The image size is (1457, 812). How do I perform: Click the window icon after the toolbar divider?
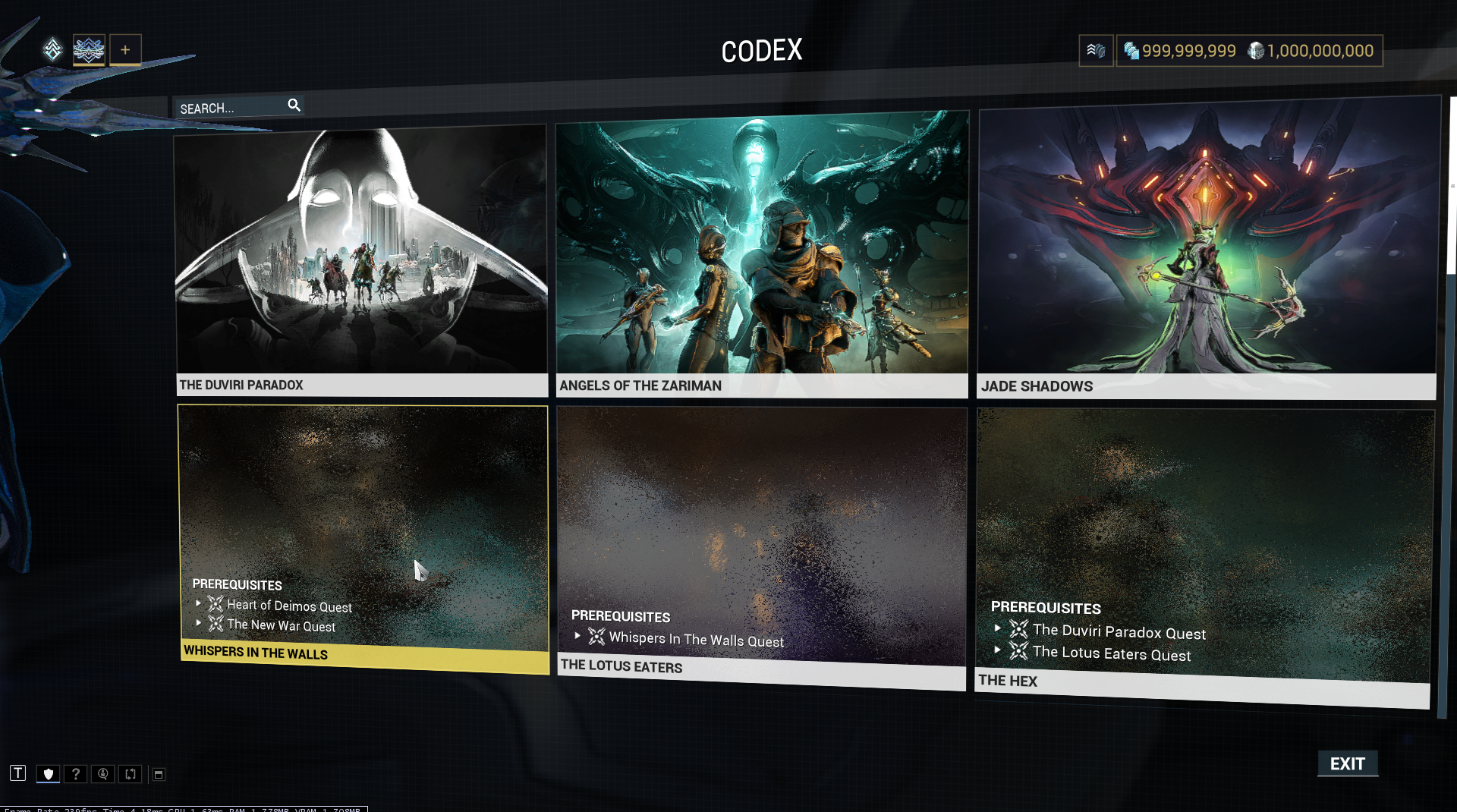[x=159, y=774]
